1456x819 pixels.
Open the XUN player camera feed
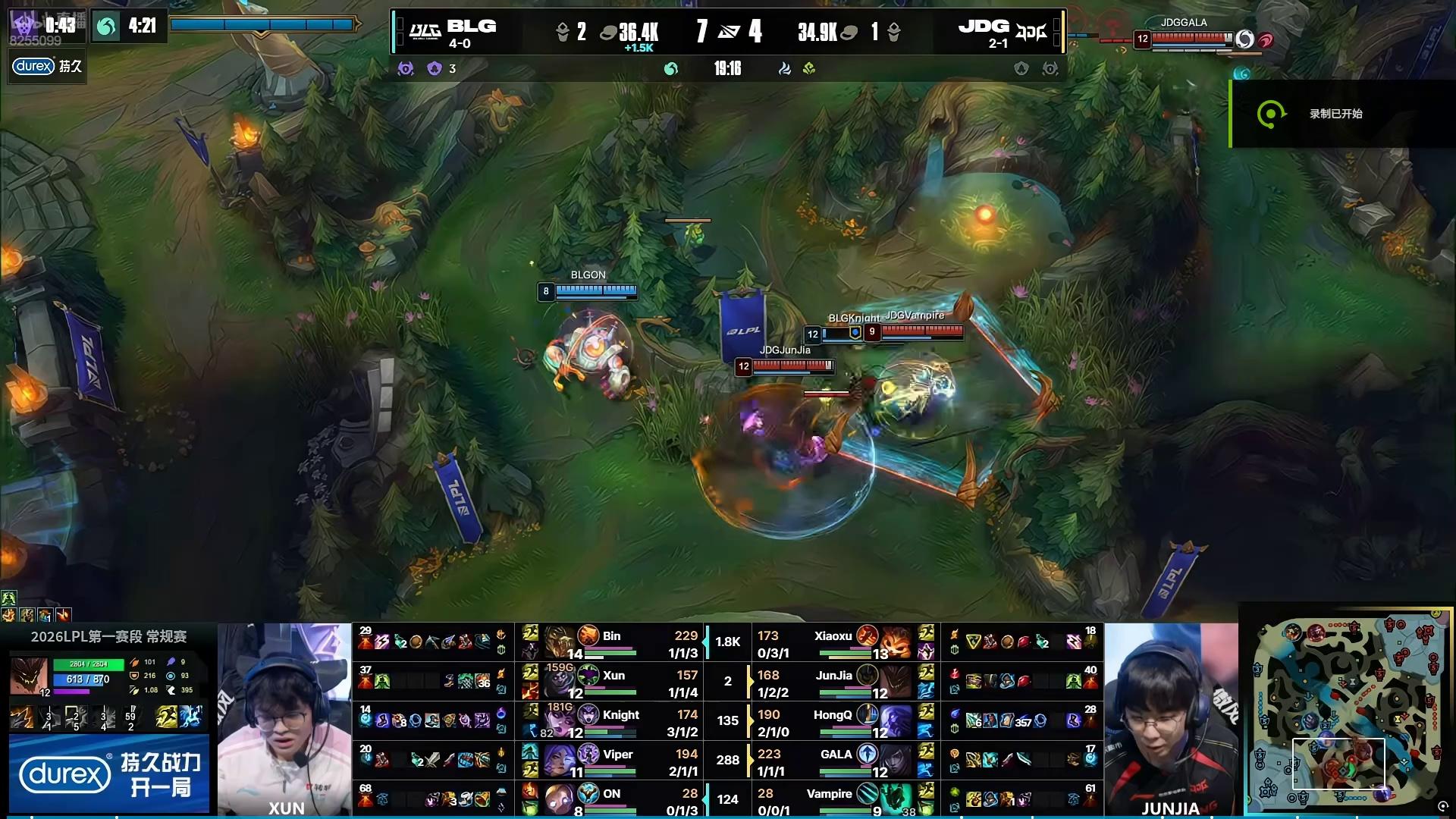284,719
